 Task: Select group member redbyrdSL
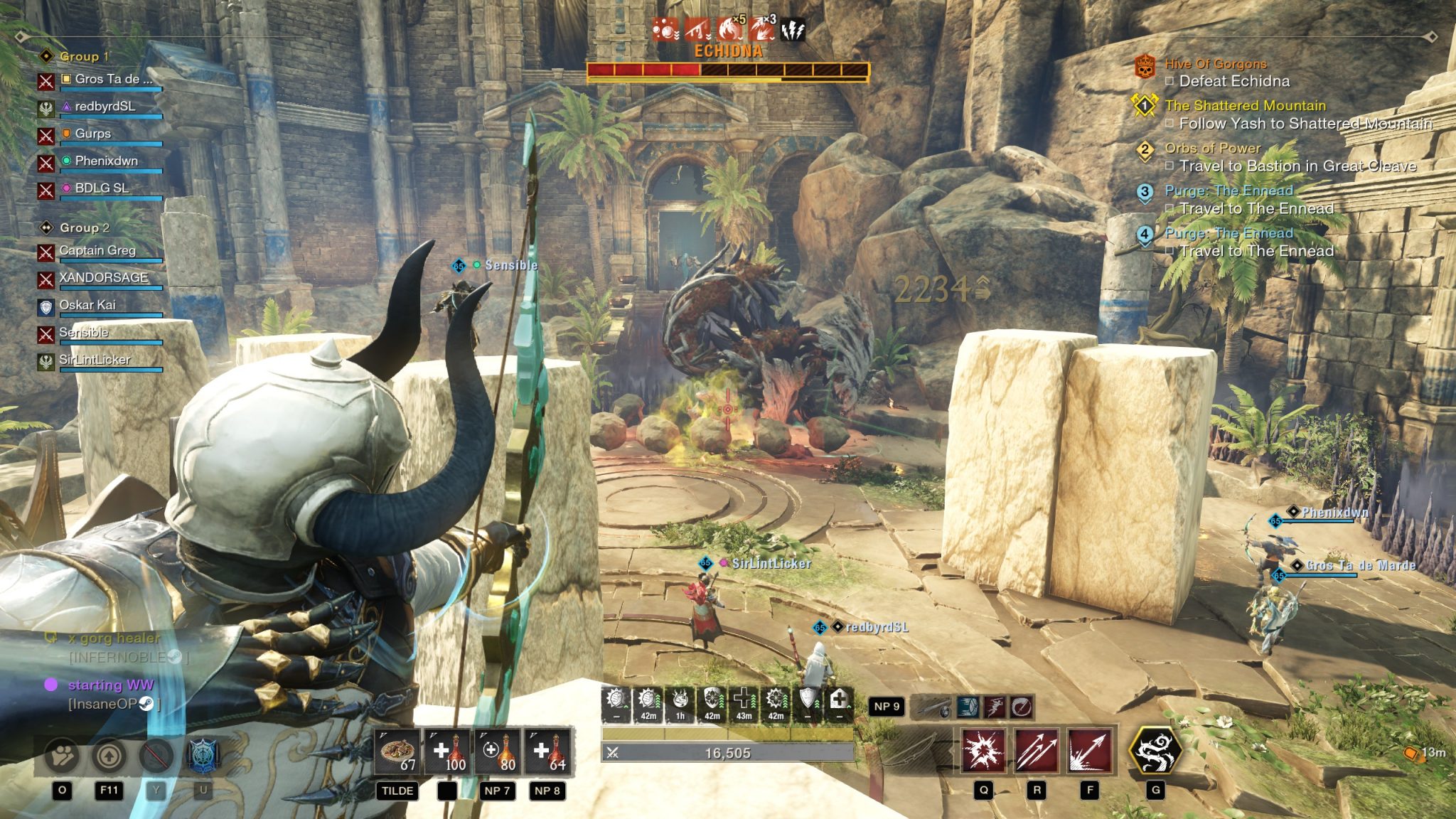click(x=105, y=107)
